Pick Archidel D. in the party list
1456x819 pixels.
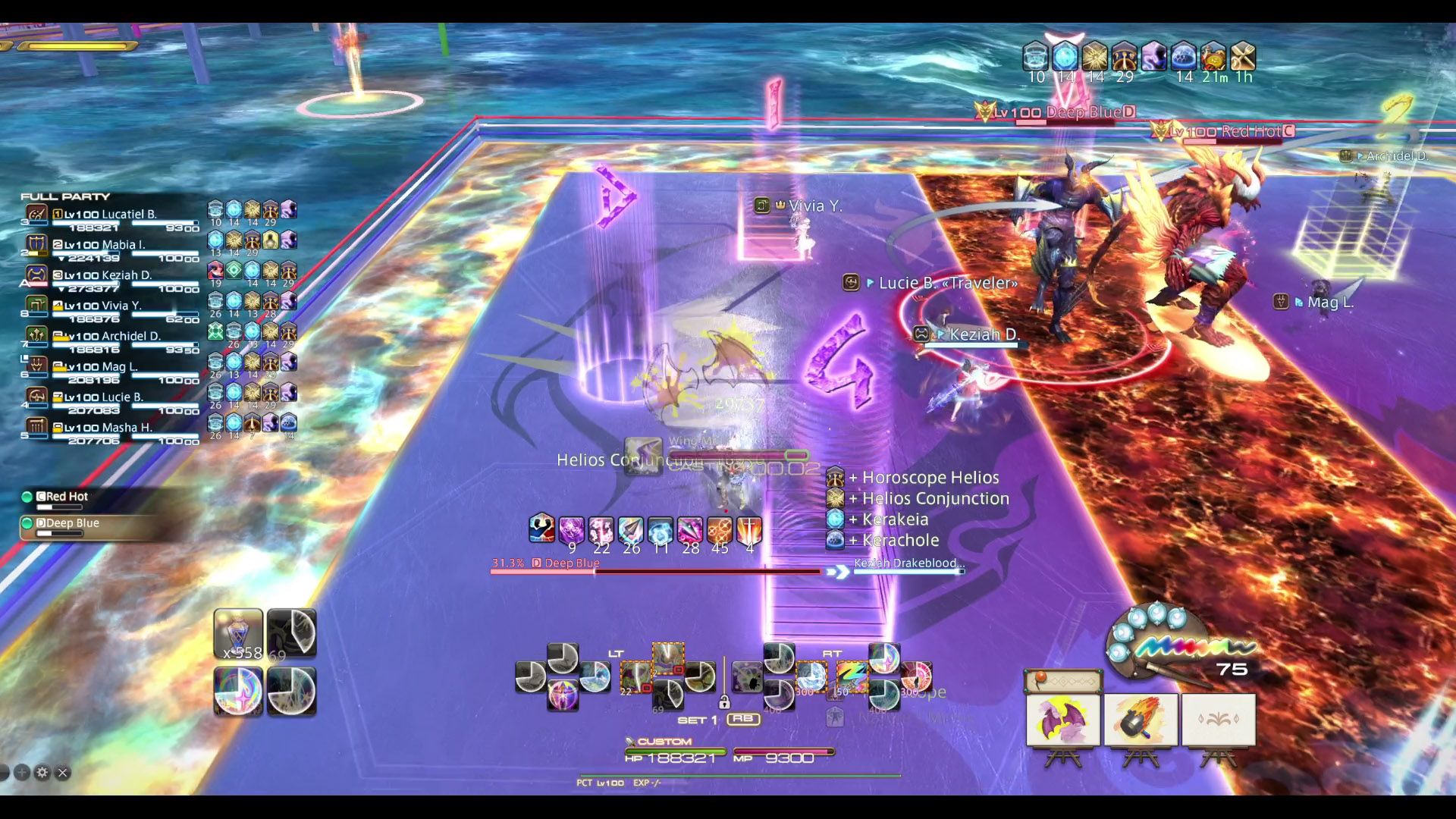click(x=114, y=337)
